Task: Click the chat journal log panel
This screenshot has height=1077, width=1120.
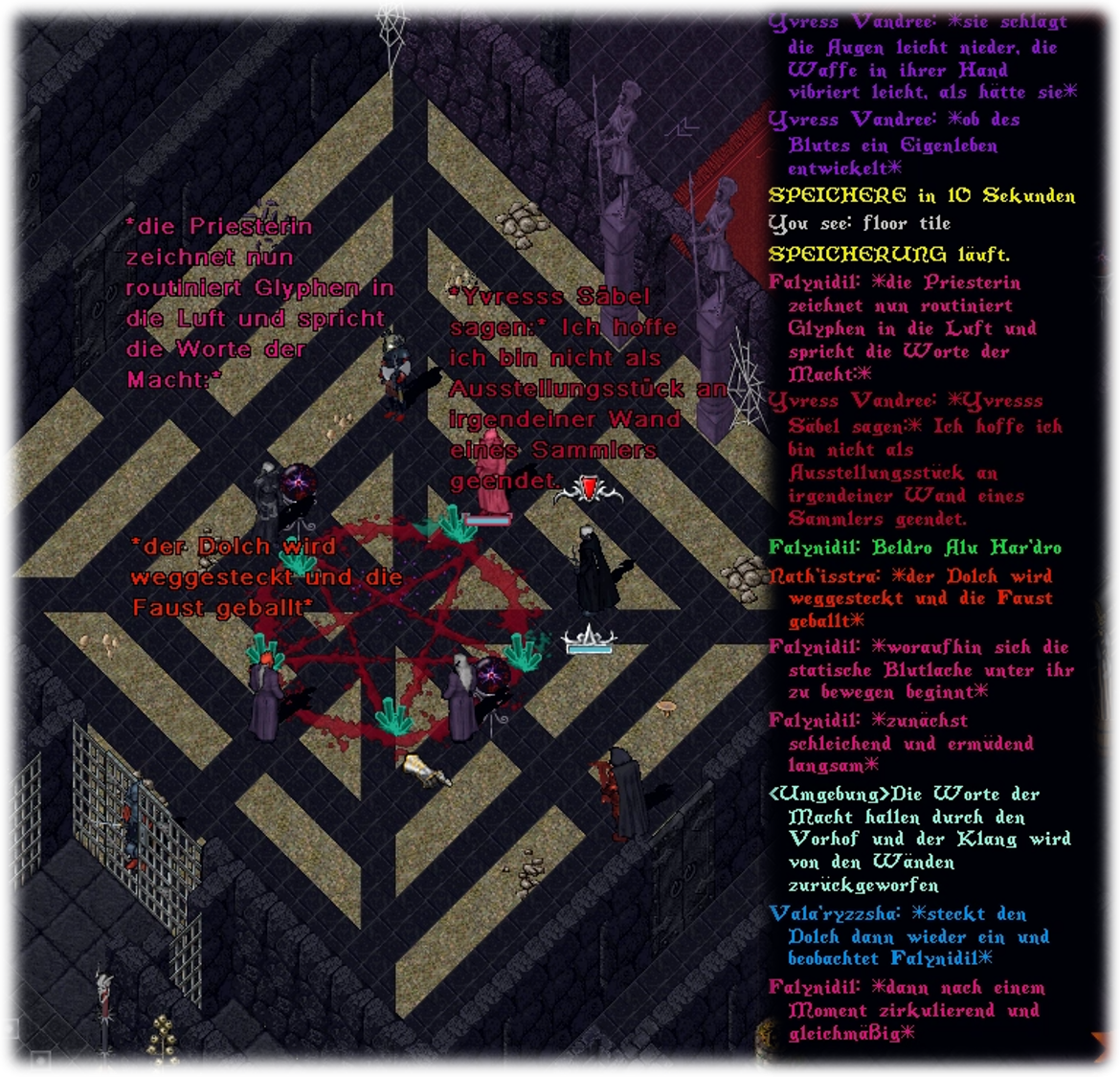Action: click(x=924, y=527)
